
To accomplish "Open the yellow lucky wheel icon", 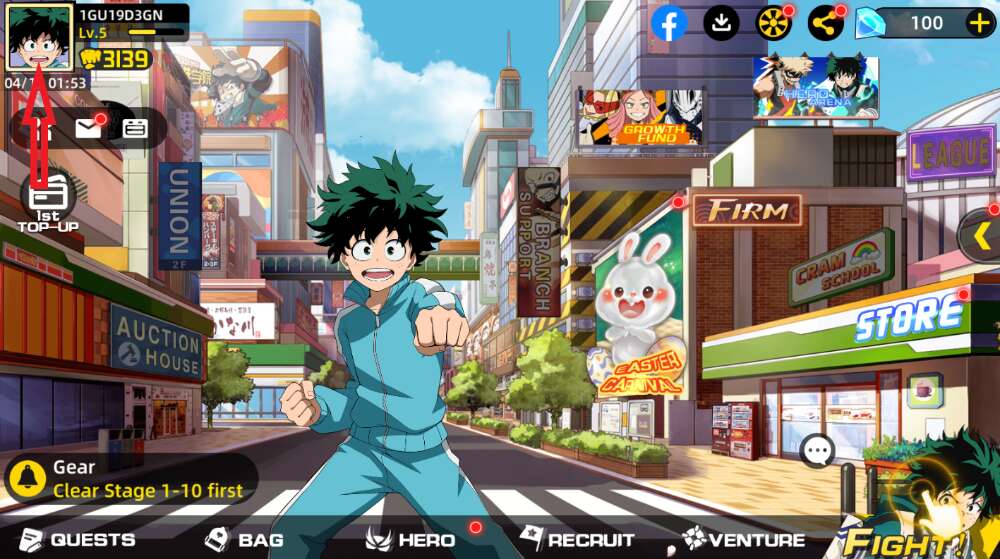I will tap(773, 23).
